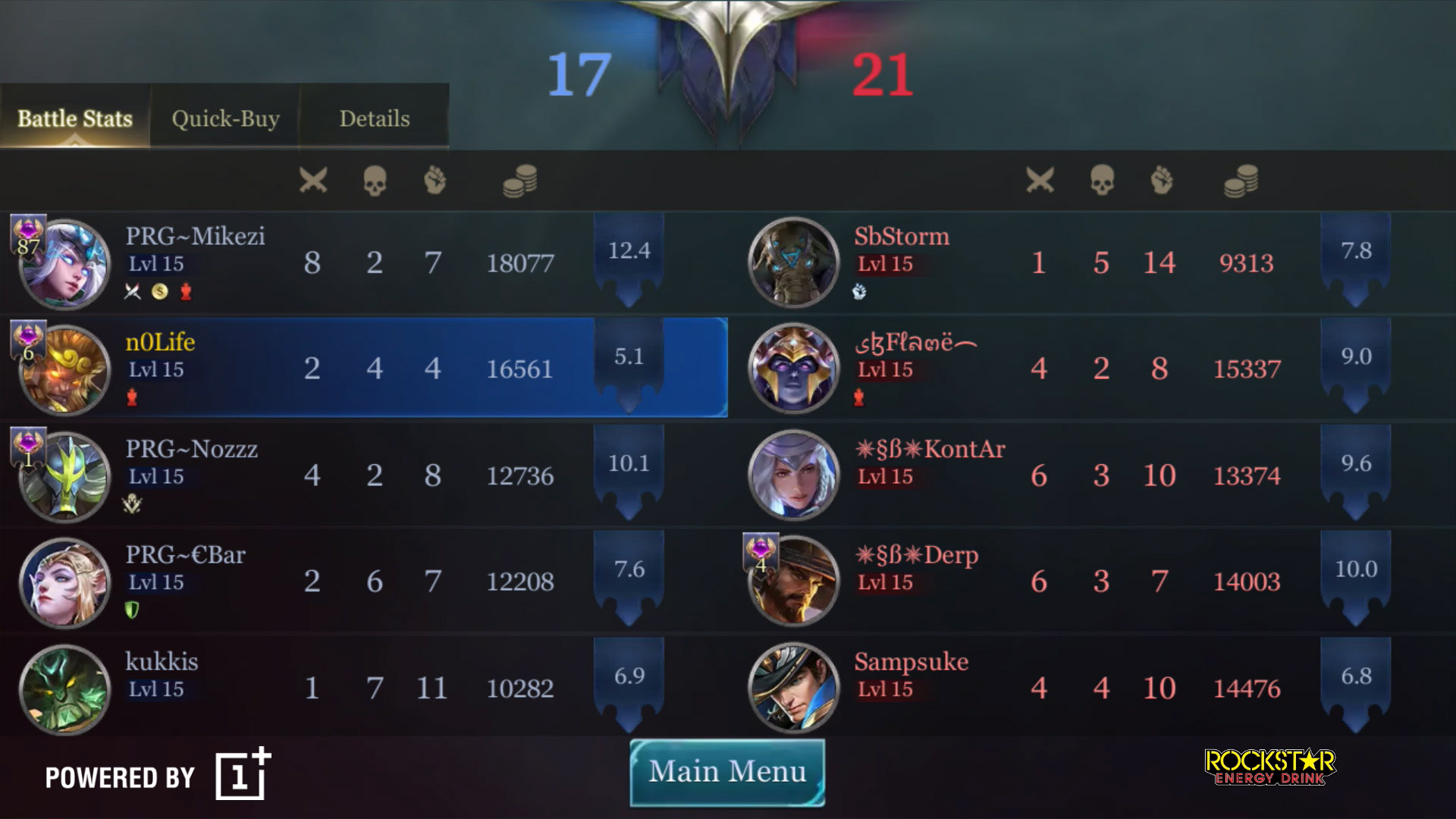Return to the Main Menu
This screenshot has height=819, width=1456.
point(727,772)
